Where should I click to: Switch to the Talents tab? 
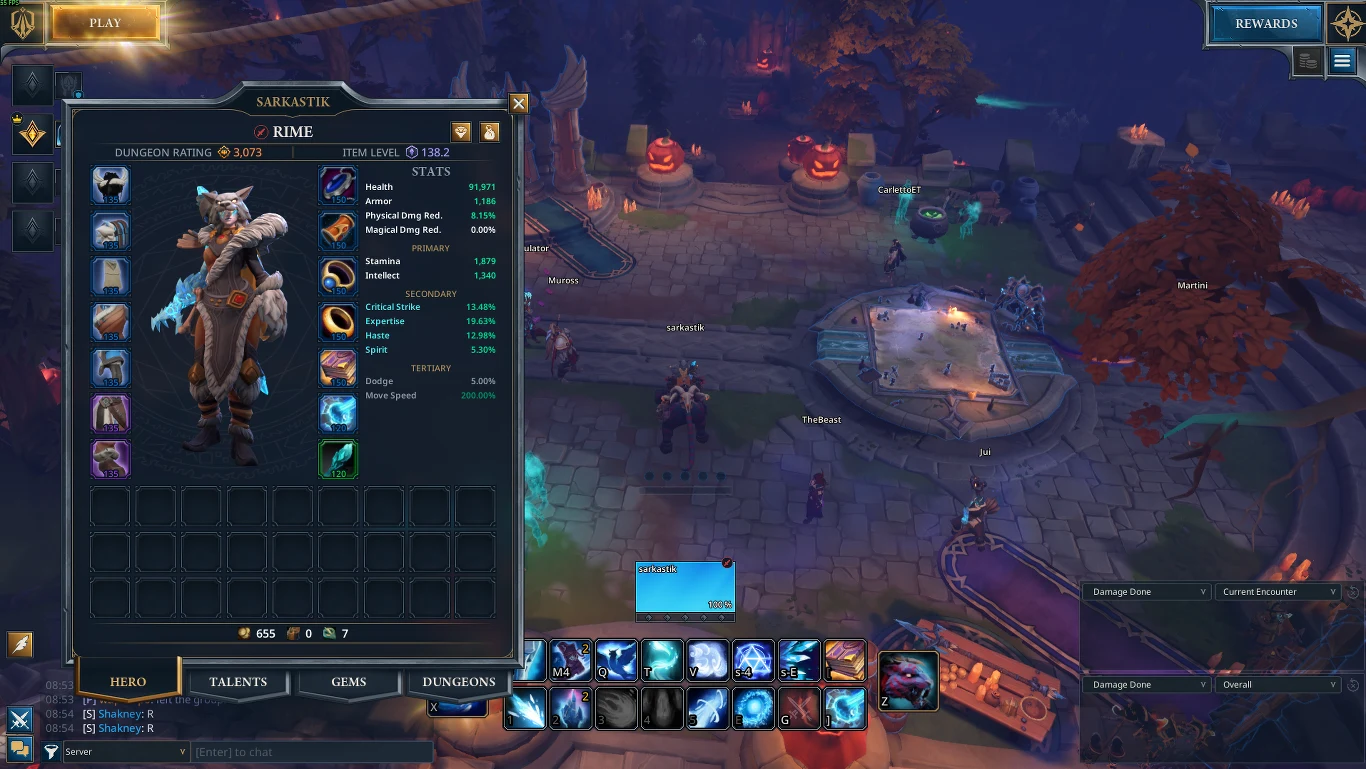point(238,682)
